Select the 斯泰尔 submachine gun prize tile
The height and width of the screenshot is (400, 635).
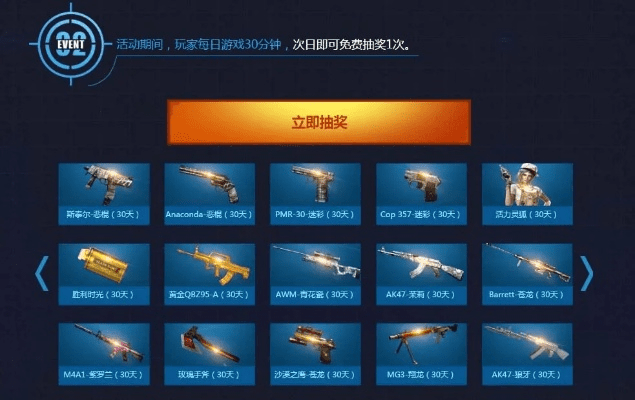point(104,192)
